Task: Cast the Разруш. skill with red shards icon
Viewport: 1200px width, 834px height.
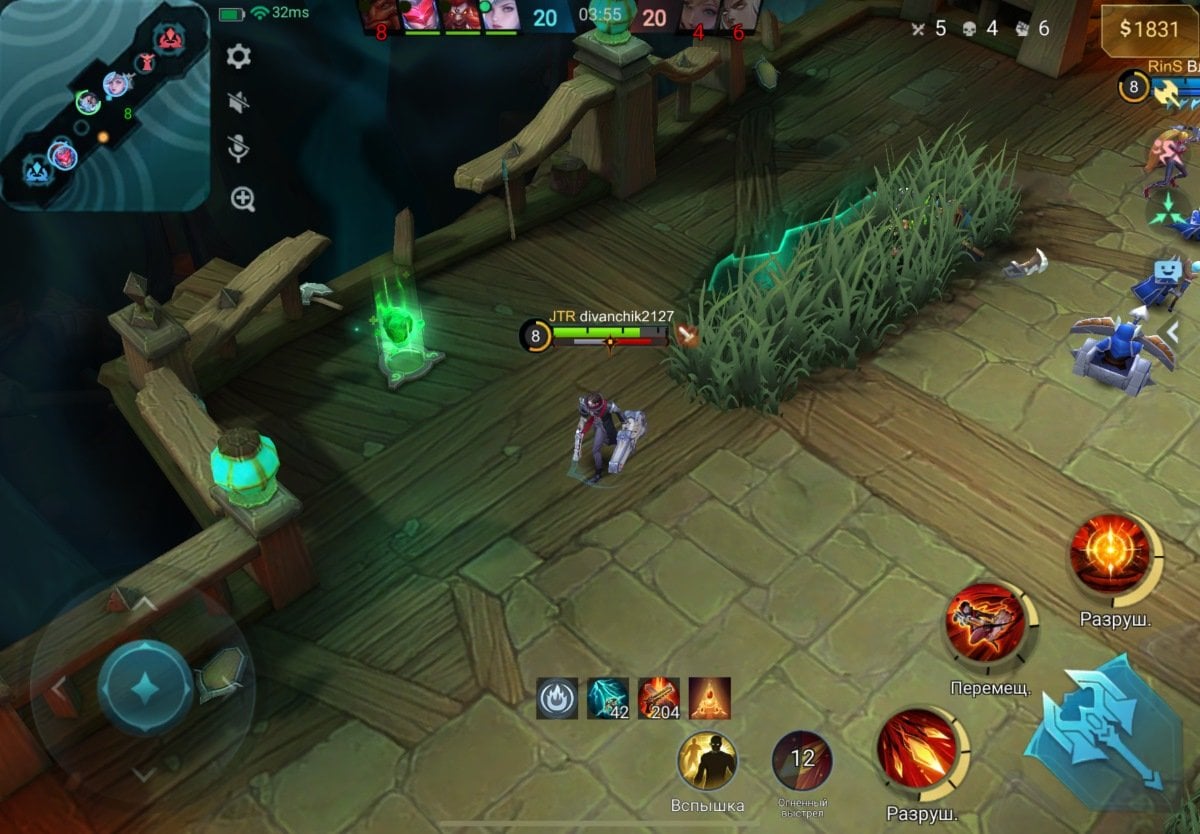Action: [x=917, y=748]
